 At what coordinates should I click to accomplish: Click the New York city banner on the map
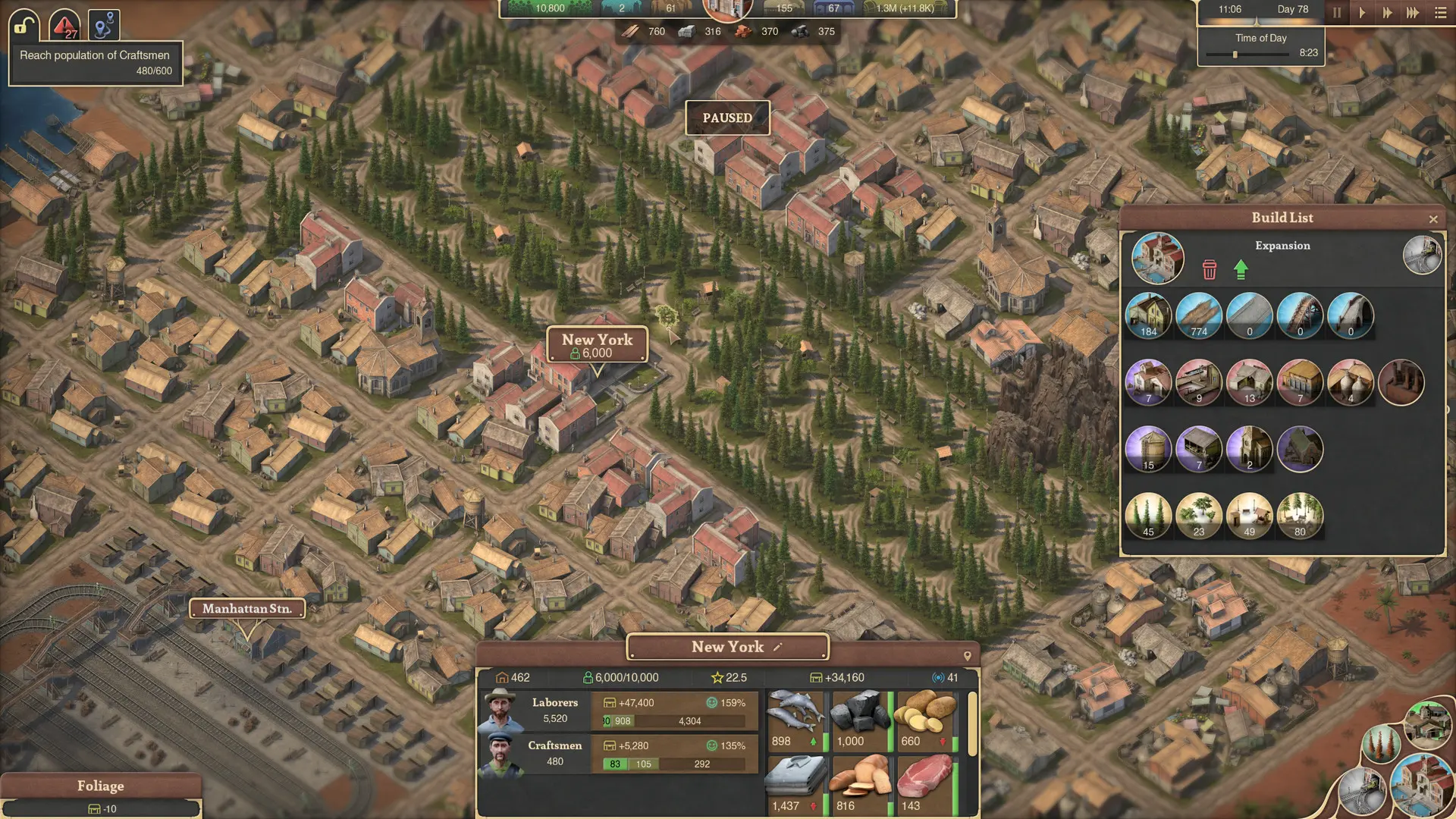[596, 345]
